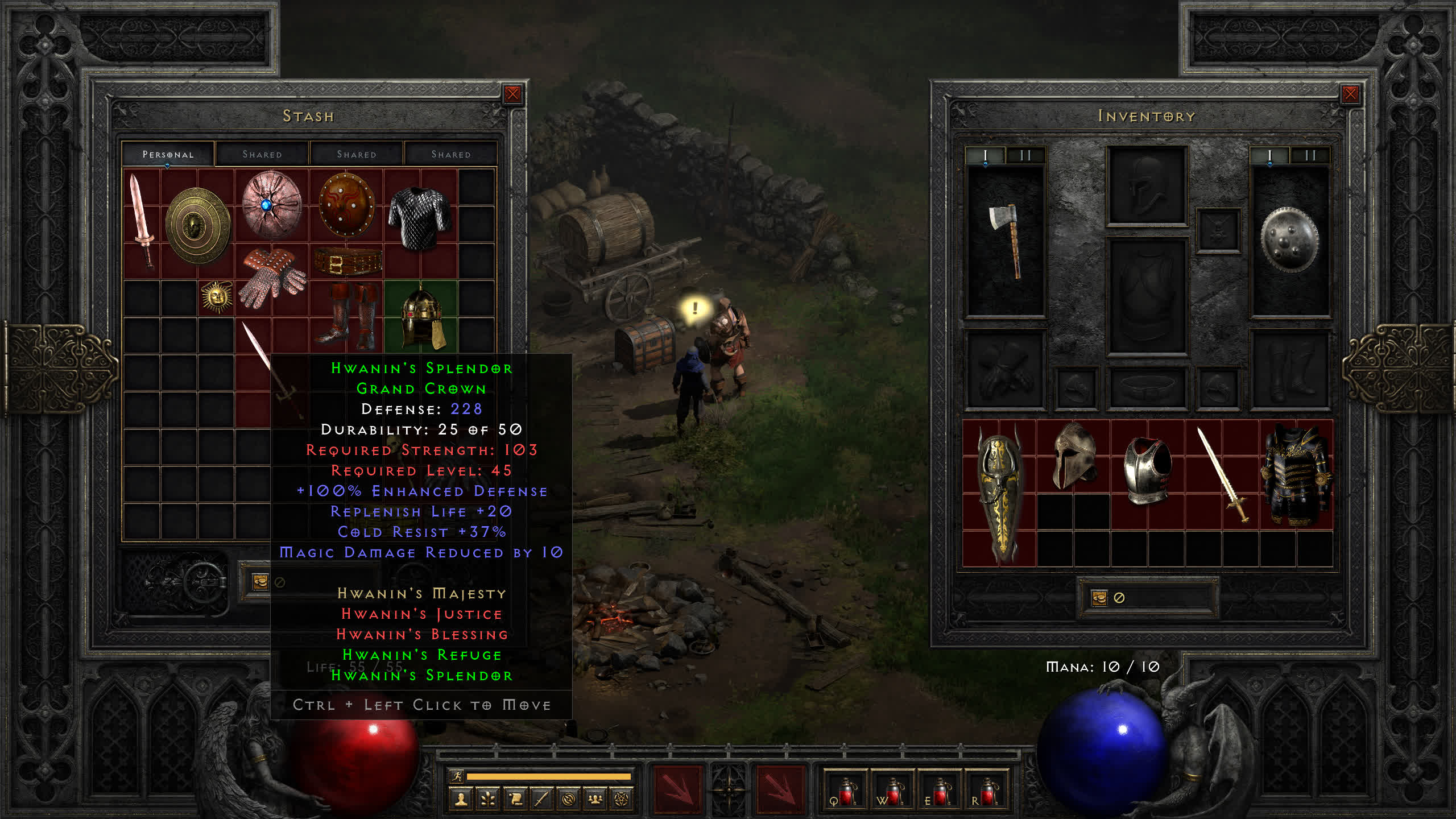Switch to the Personal stash tab

tap(168, 154)
